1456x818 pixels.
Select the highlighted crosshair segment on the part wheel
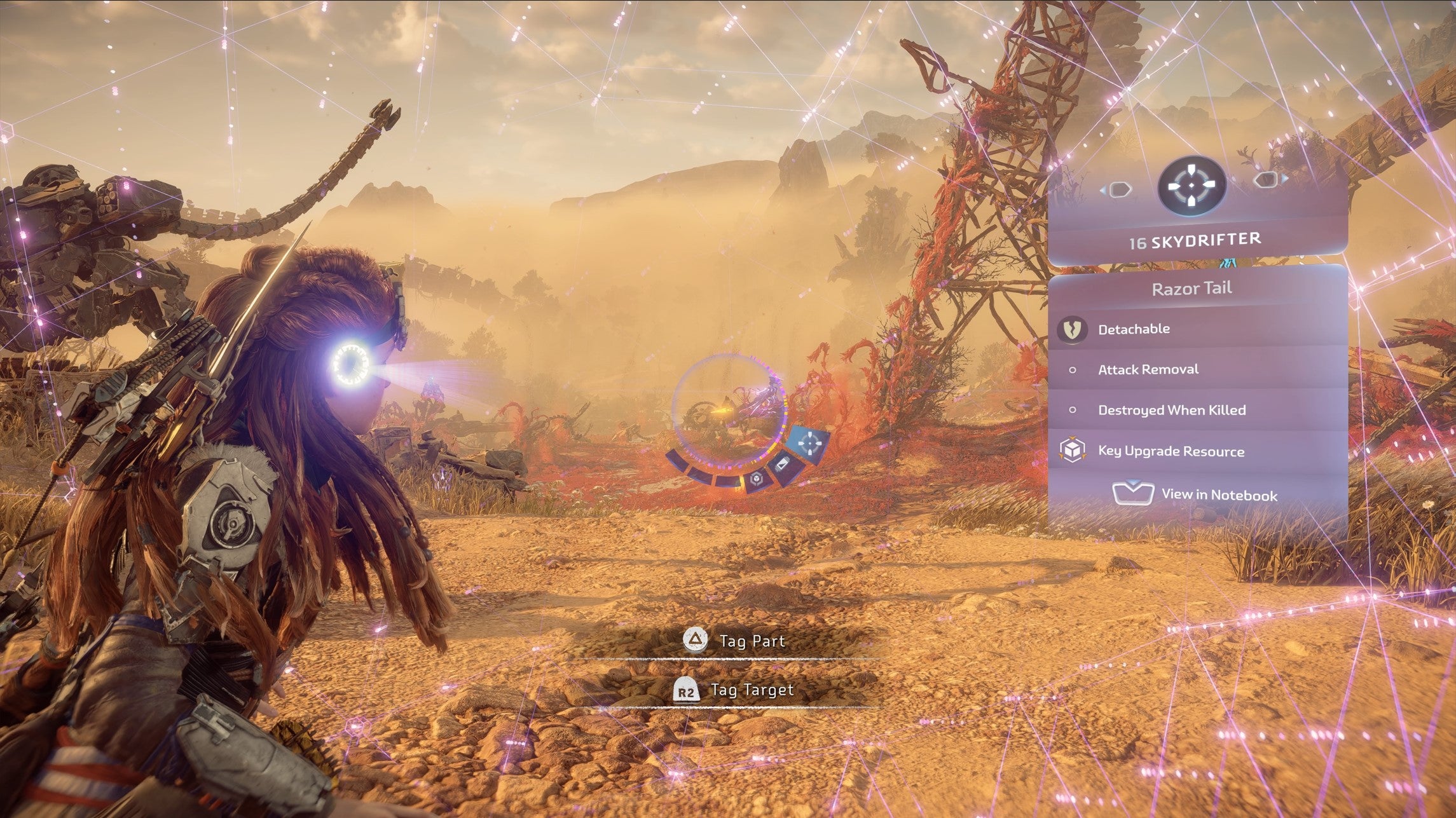[809, 444]
